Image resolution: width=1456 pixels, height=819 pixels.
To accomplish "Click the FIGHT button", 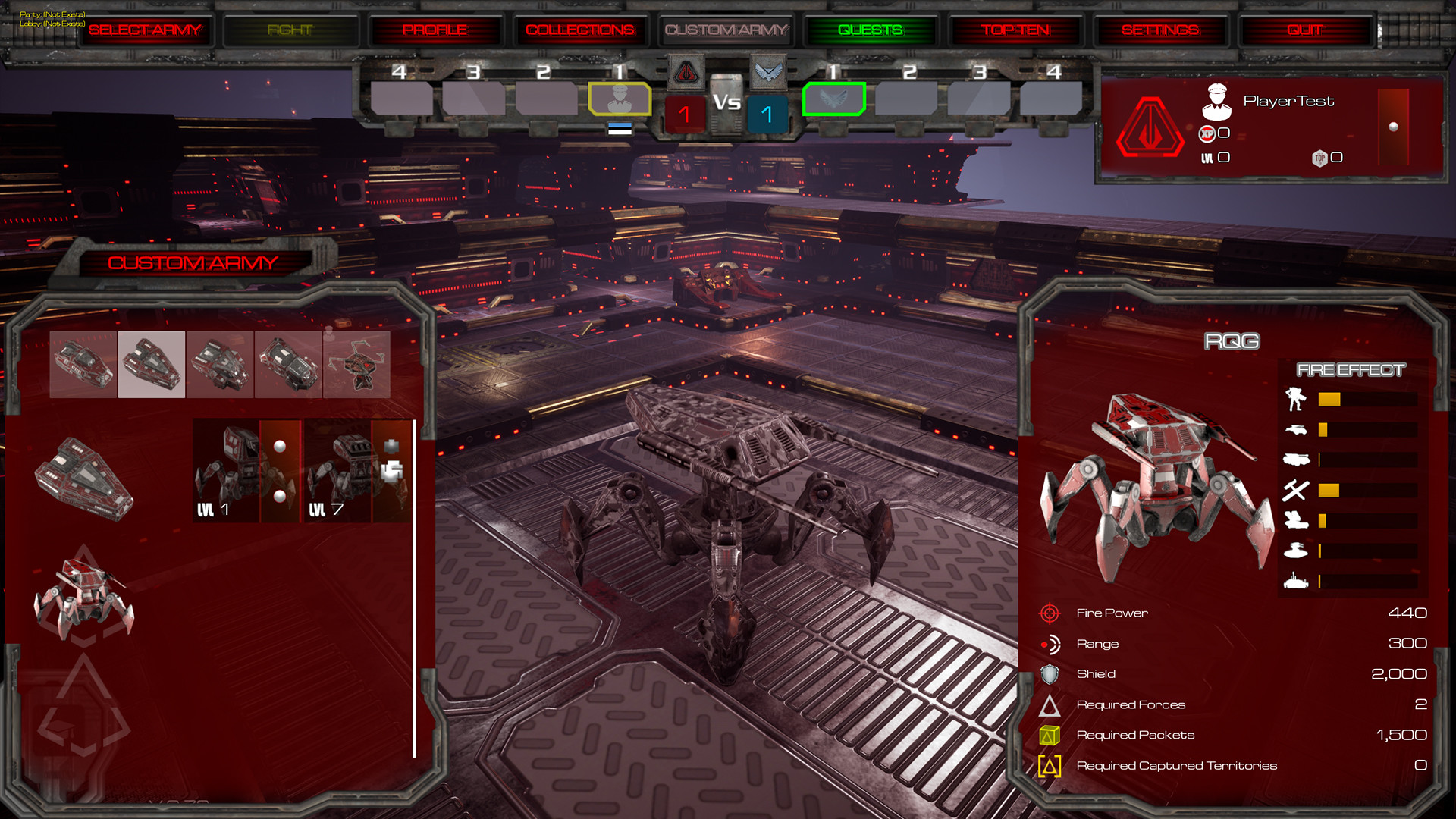I will pos(290,30).
